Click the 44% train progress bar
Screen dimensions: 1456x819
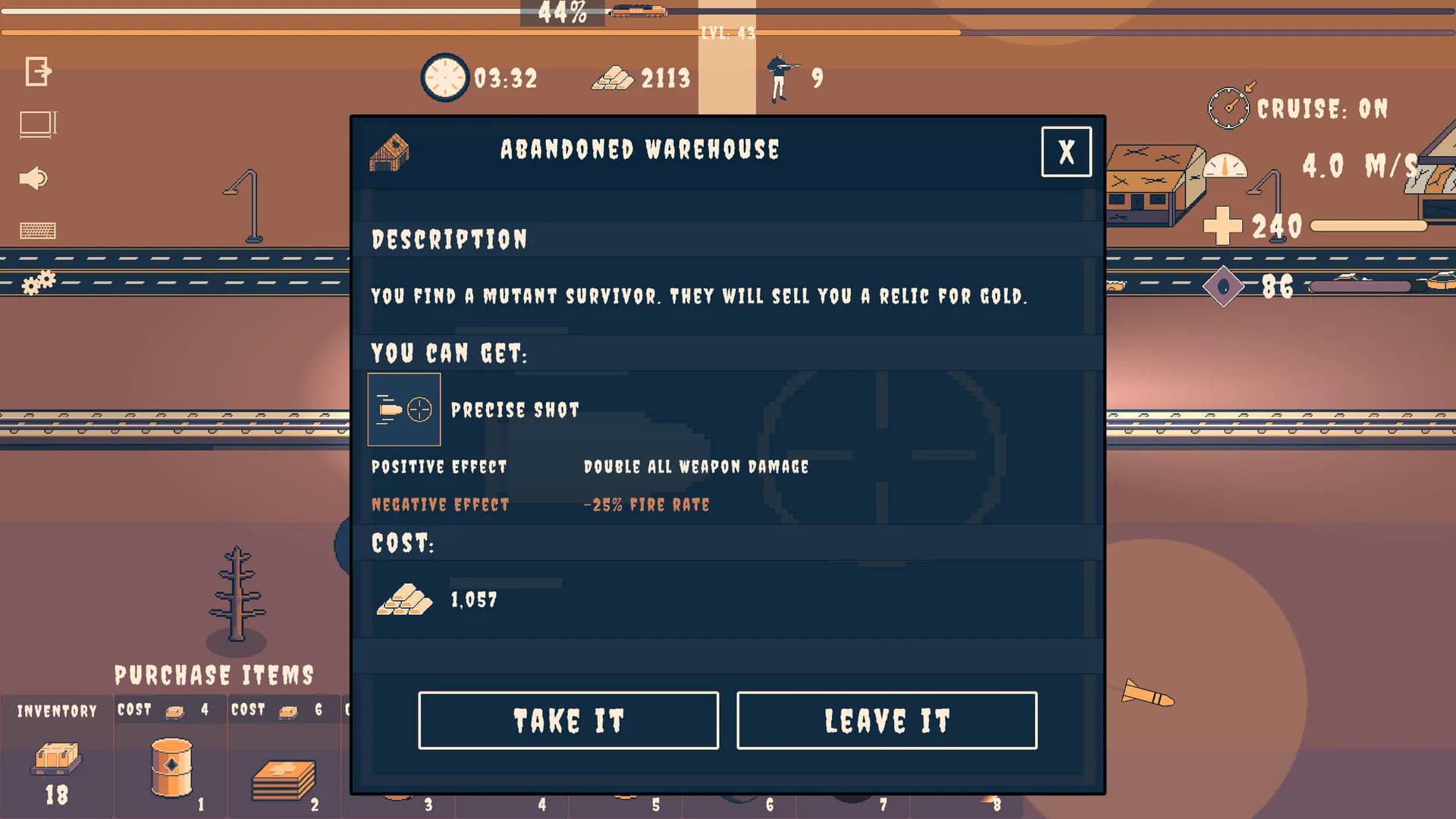[x=563, y=11]
